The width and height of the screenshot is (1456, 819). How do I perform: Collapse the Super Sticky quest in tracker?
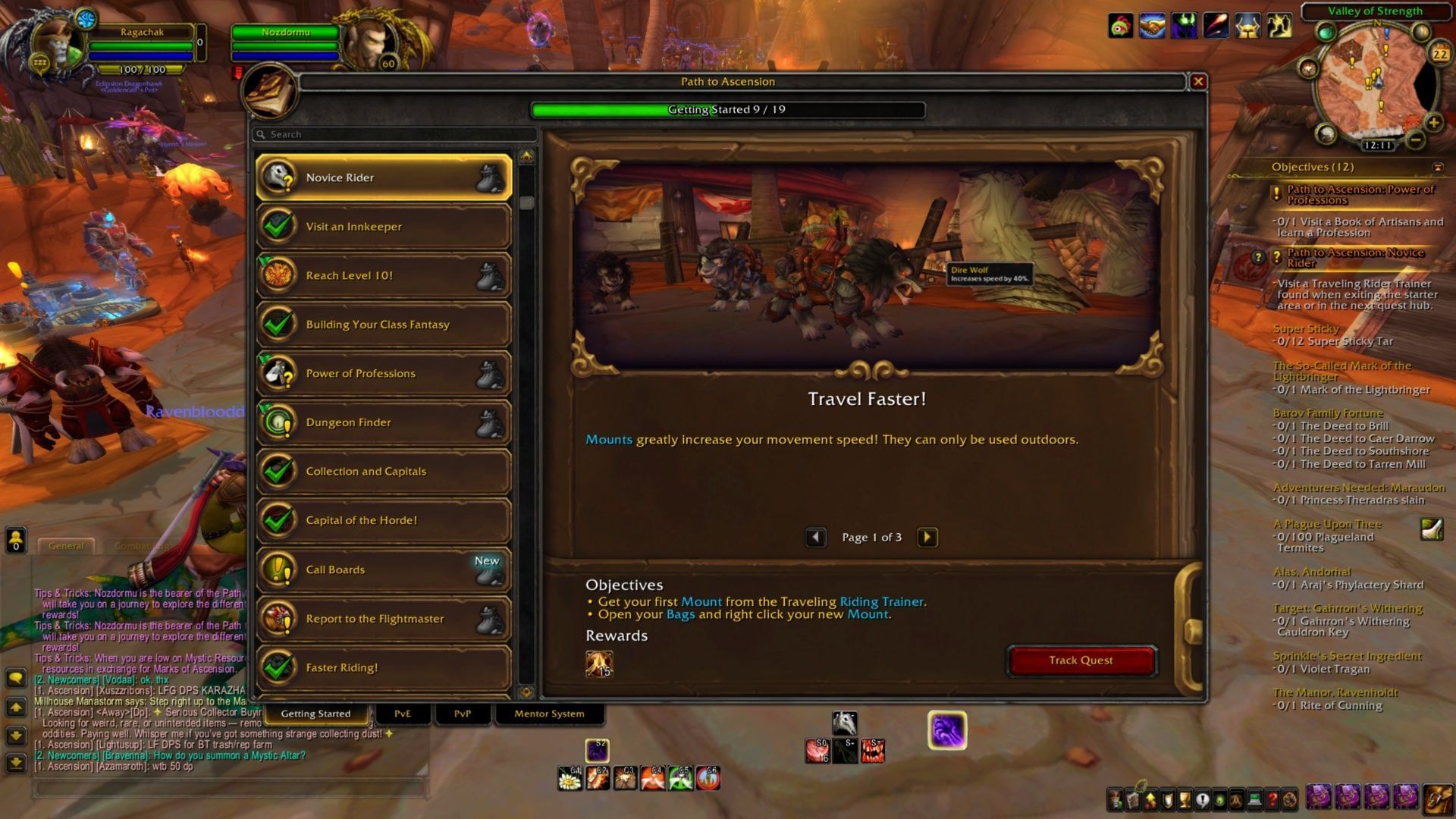[x=1306, y=328]
